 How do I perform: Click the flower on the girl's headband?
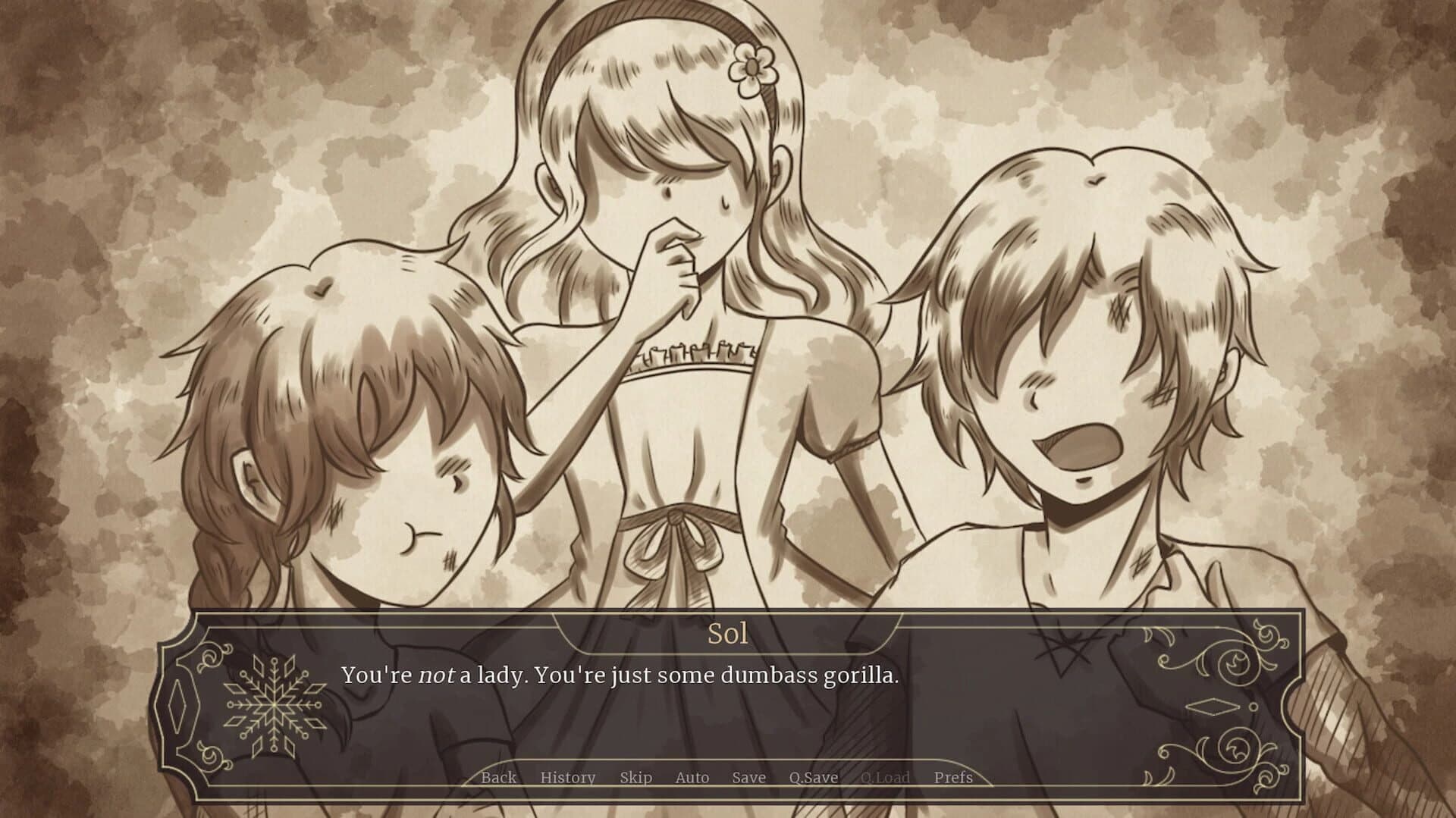(x=751, y=64)
